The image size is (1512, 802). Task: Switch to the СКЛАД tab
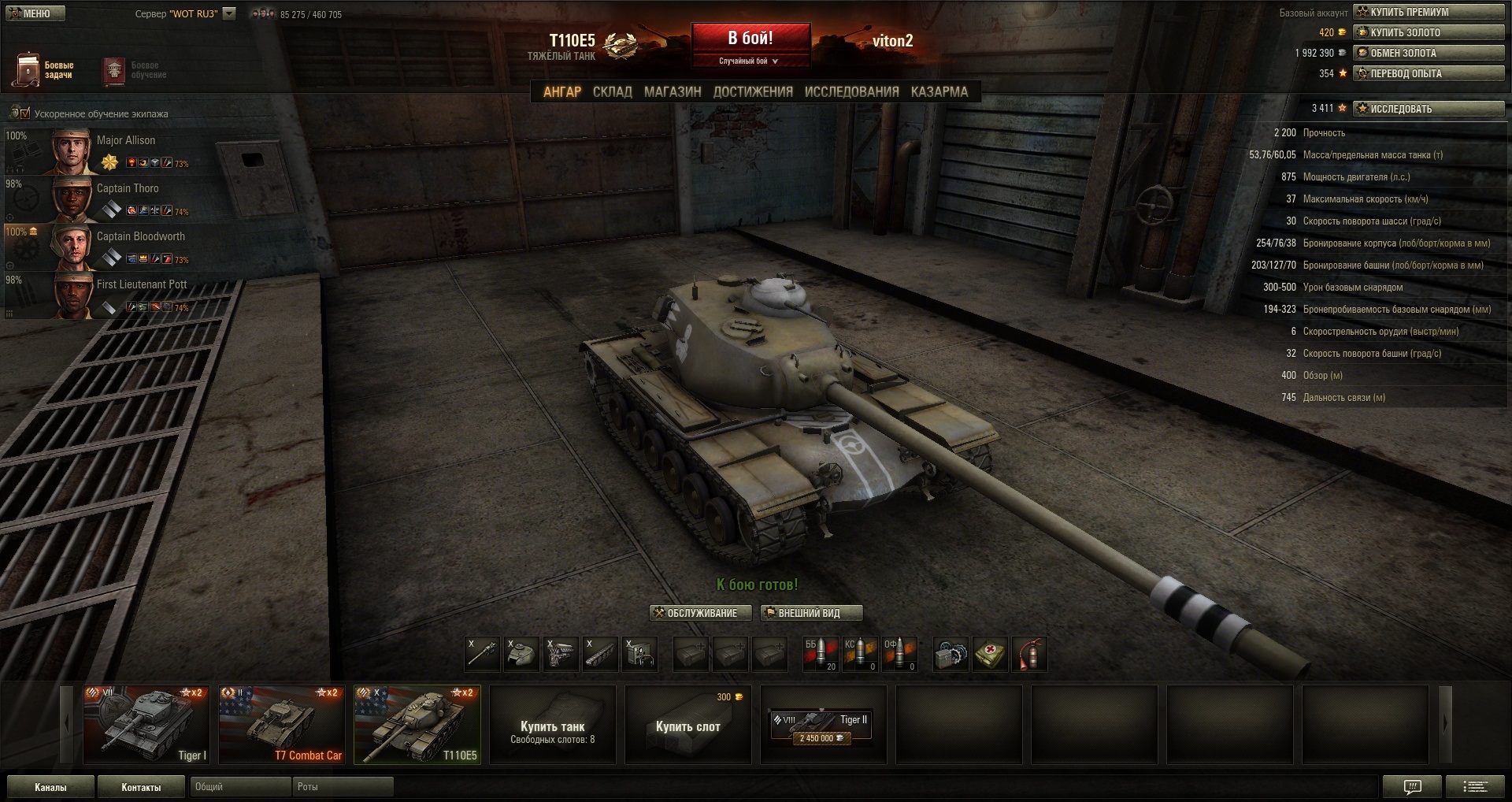612,92
